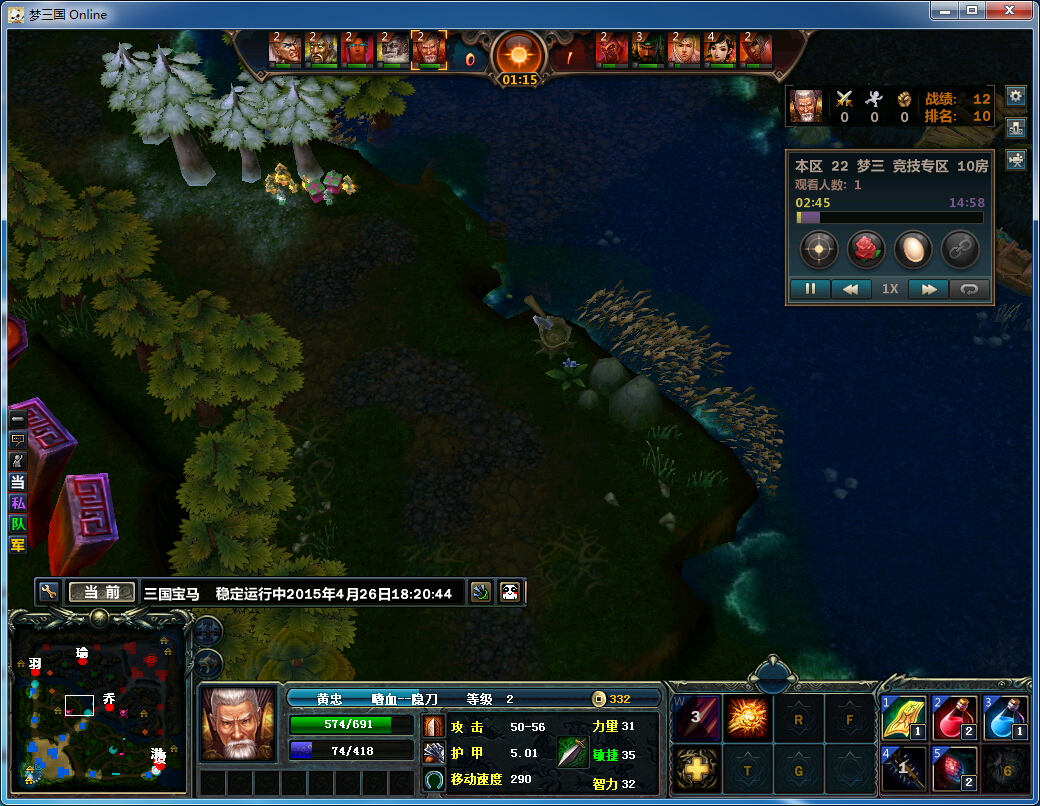The height and width of the screenshot is (806, 1040).
Task: Click the crosshair button in the replay panel
Action: 818,249
